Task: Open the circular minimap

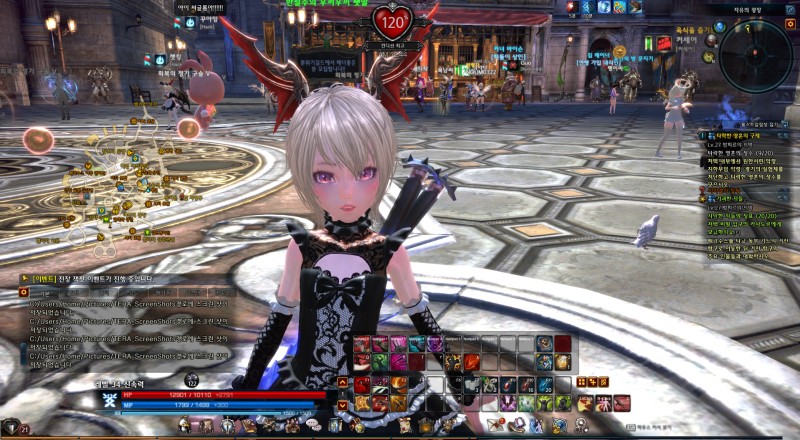Action: 754,57
